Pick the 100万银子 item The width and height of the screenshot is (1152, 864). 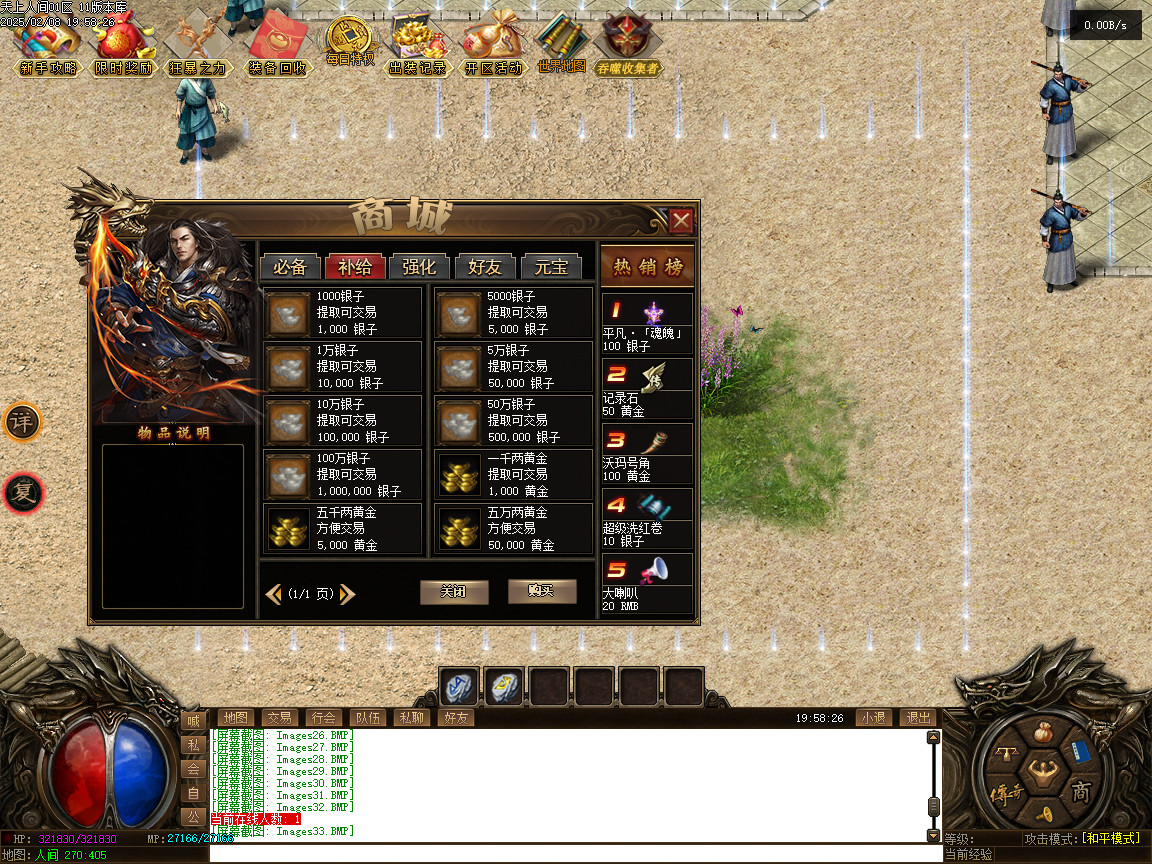(343, 475)
